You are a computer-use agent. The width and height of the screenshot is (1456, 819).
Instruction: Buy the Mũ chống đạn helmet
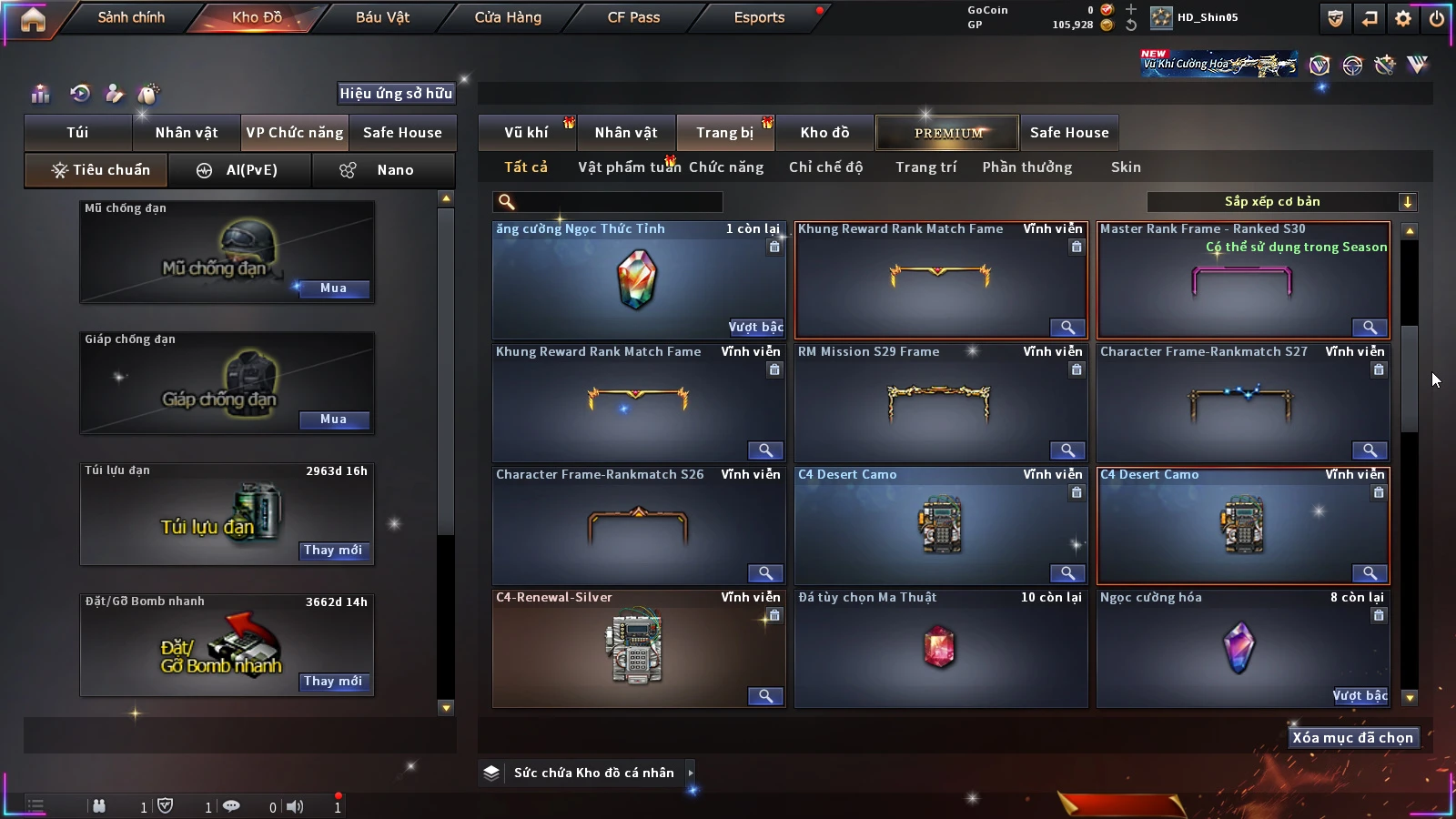click(333, 288)
